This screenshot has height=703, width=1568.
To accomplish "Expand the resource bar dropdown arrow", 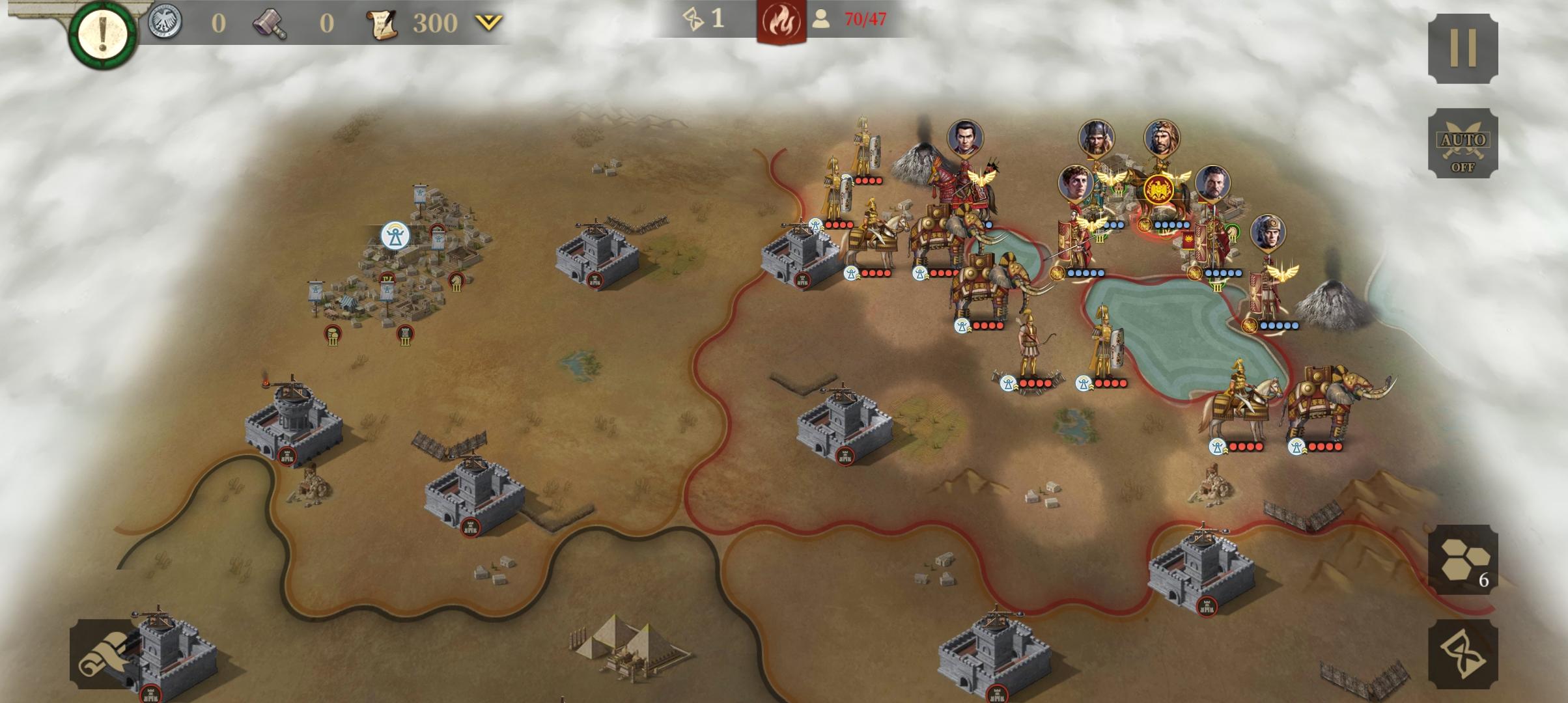I will coord(488,23).
